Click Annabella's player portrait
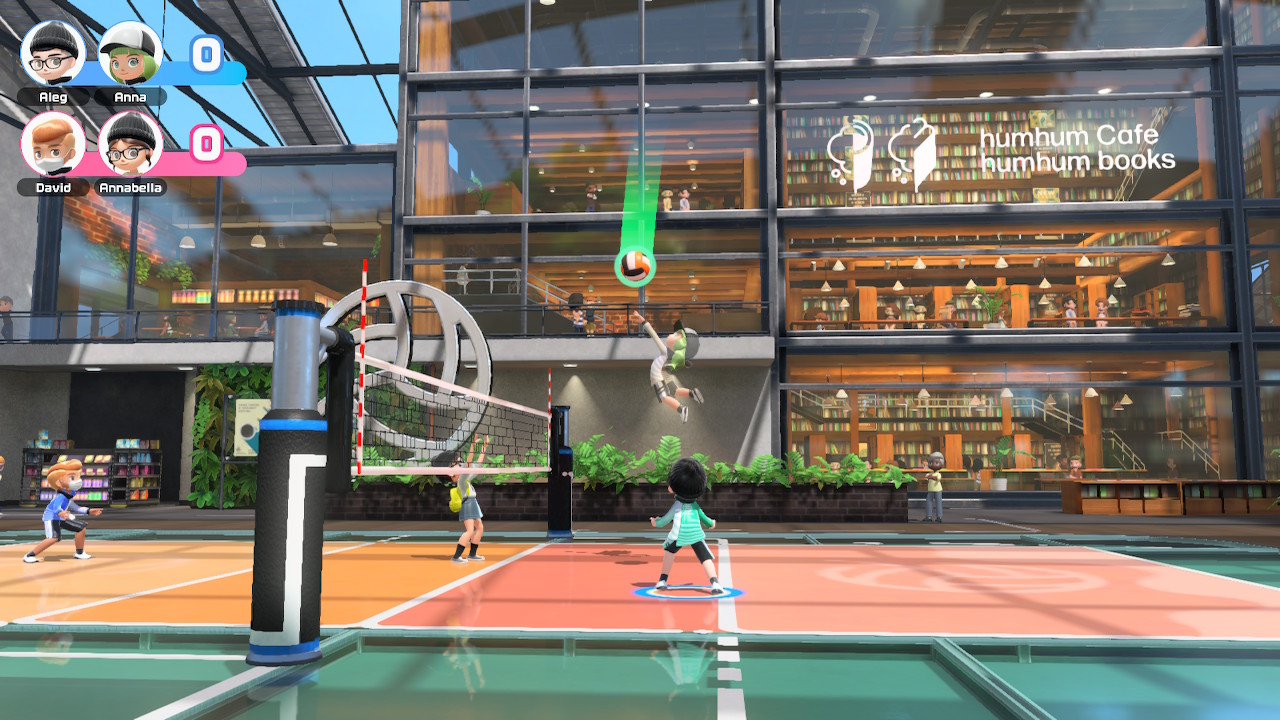1280x720 pixels. point(130,144)
